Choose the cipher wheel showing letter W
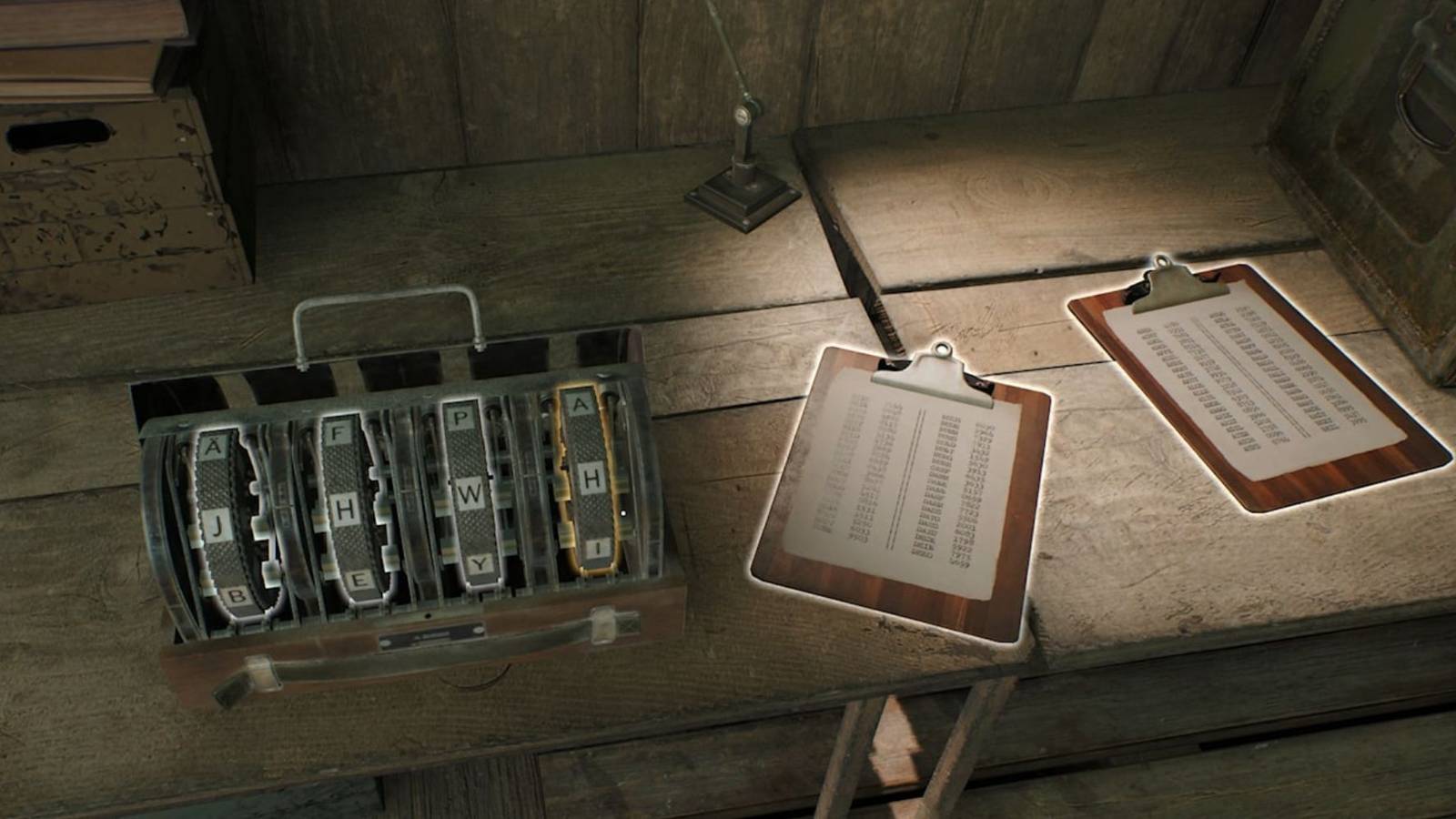The width and height of the screenshot is (1456, 819). (470, 494)
